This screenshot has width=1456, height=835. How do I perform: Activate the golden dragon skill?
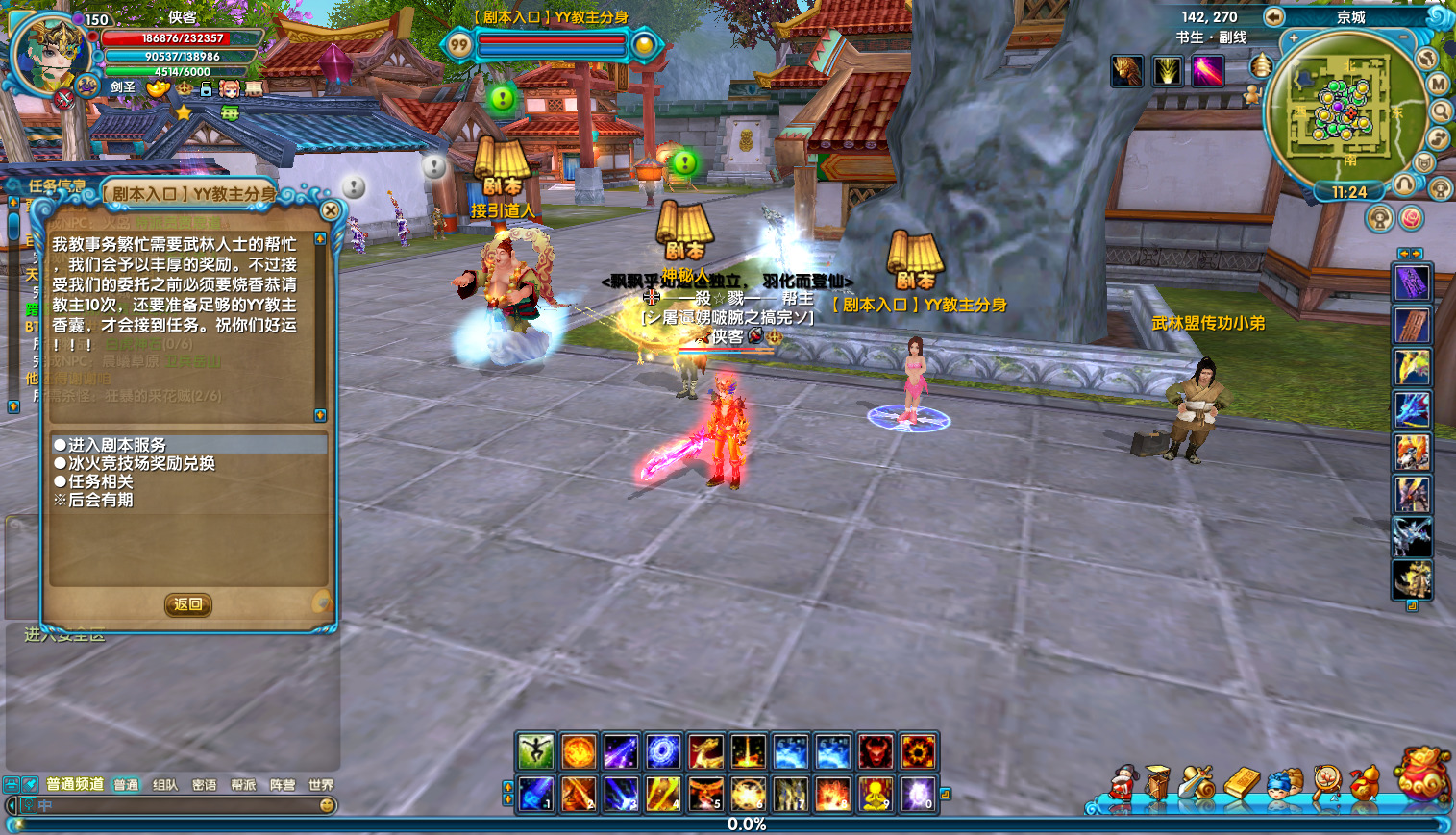[x=705, y=752]
